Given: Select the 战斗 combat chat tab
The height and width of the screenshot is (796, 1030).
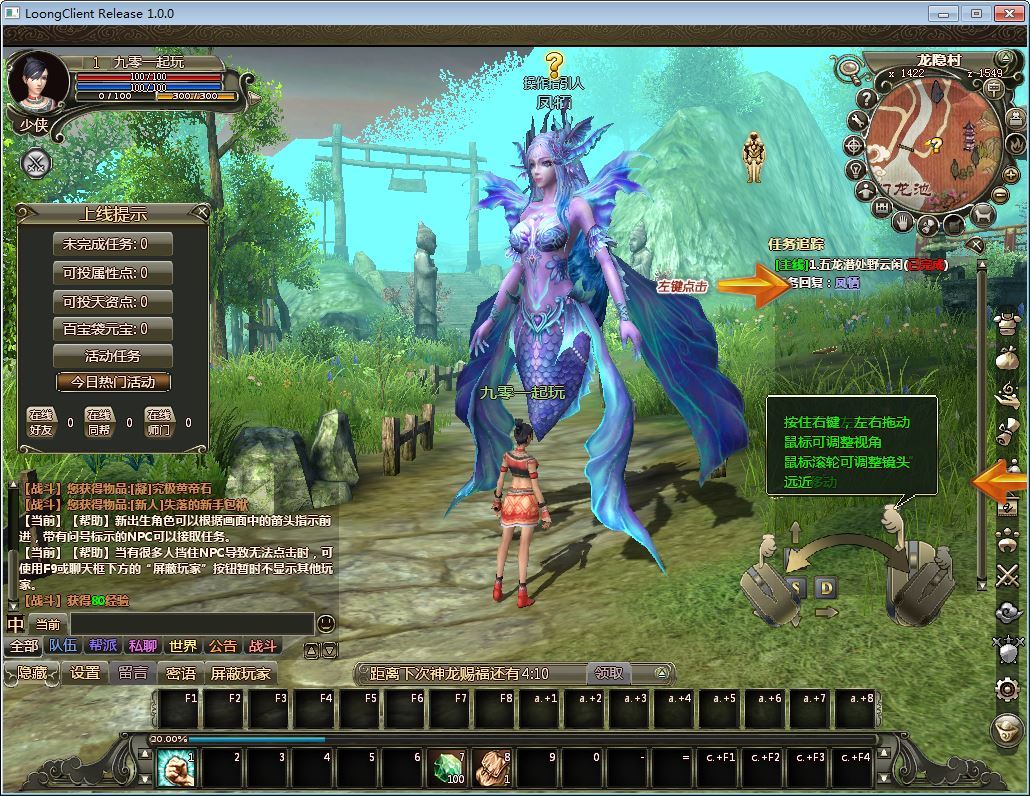Looking at the screenshot, I should [262, 647].
